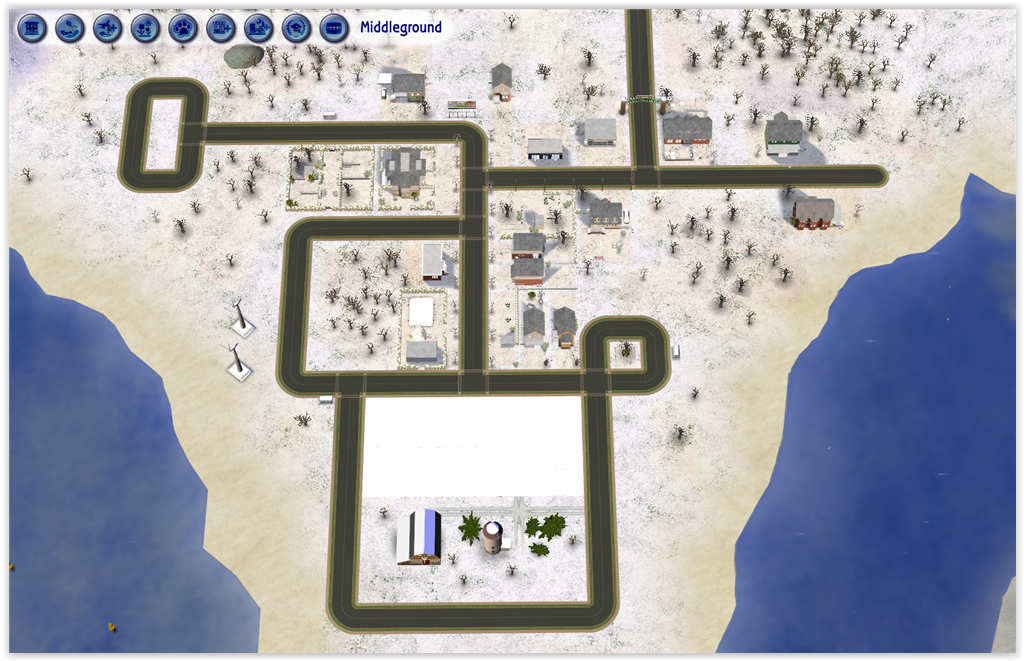Open the flowers-and-sun seasons button
This screenshot has height=661, width=1024.
[x=145, y=27]
